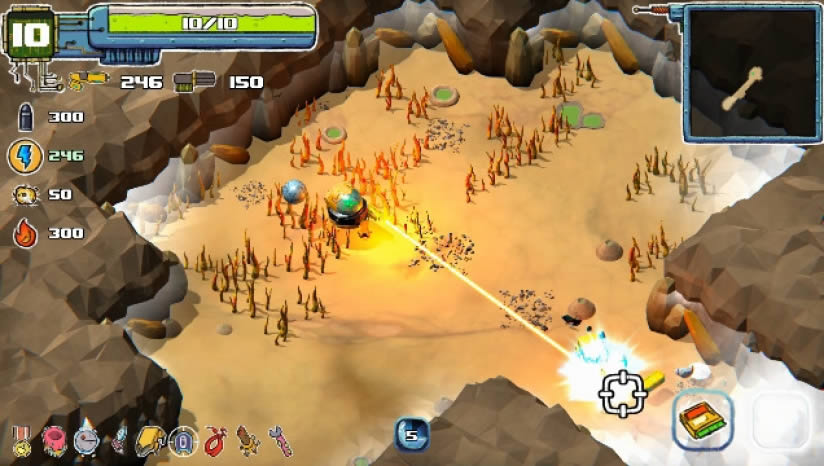Click the blue shield badge perk
This screenshot has height=466, width=824.
[x=182, y=440]
